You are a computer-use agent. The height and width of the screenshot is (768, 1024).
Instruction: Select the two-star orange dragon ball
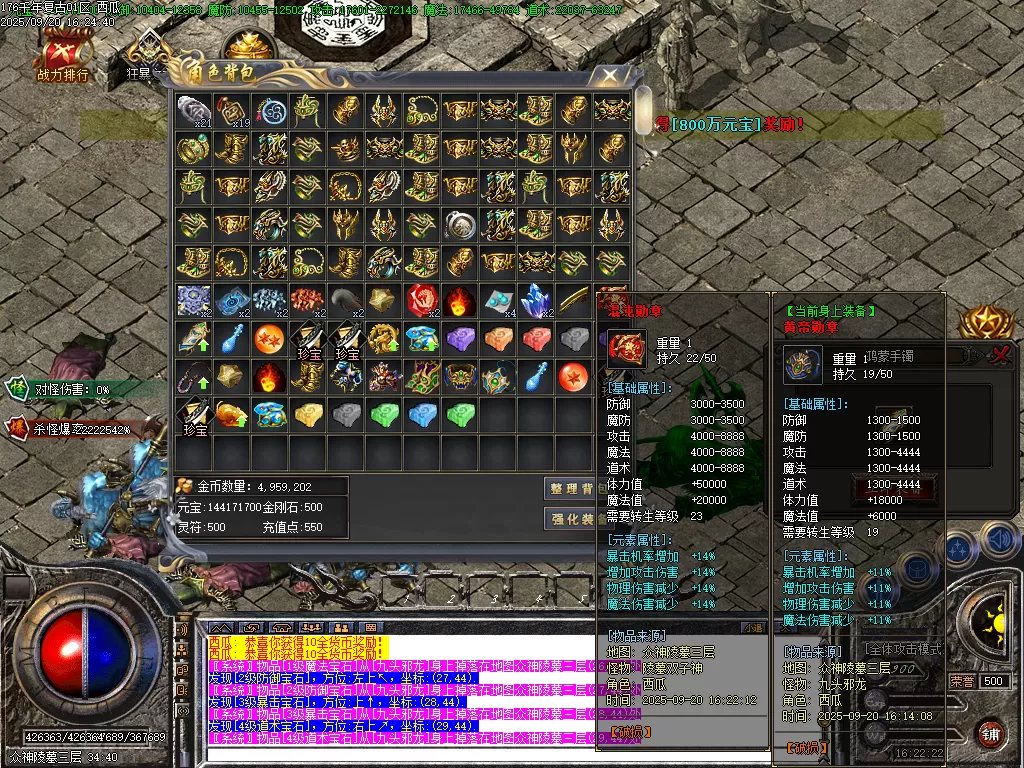pos(269,338)
